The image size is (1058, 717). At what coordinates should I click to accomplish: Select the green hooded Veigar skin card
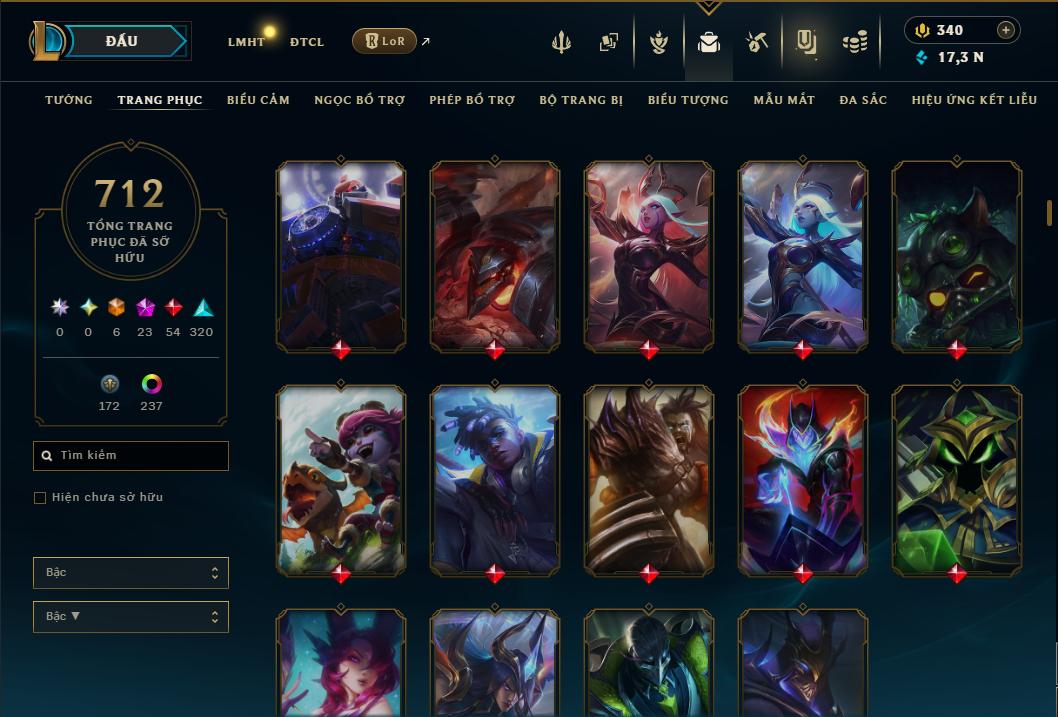pos(956,480)
